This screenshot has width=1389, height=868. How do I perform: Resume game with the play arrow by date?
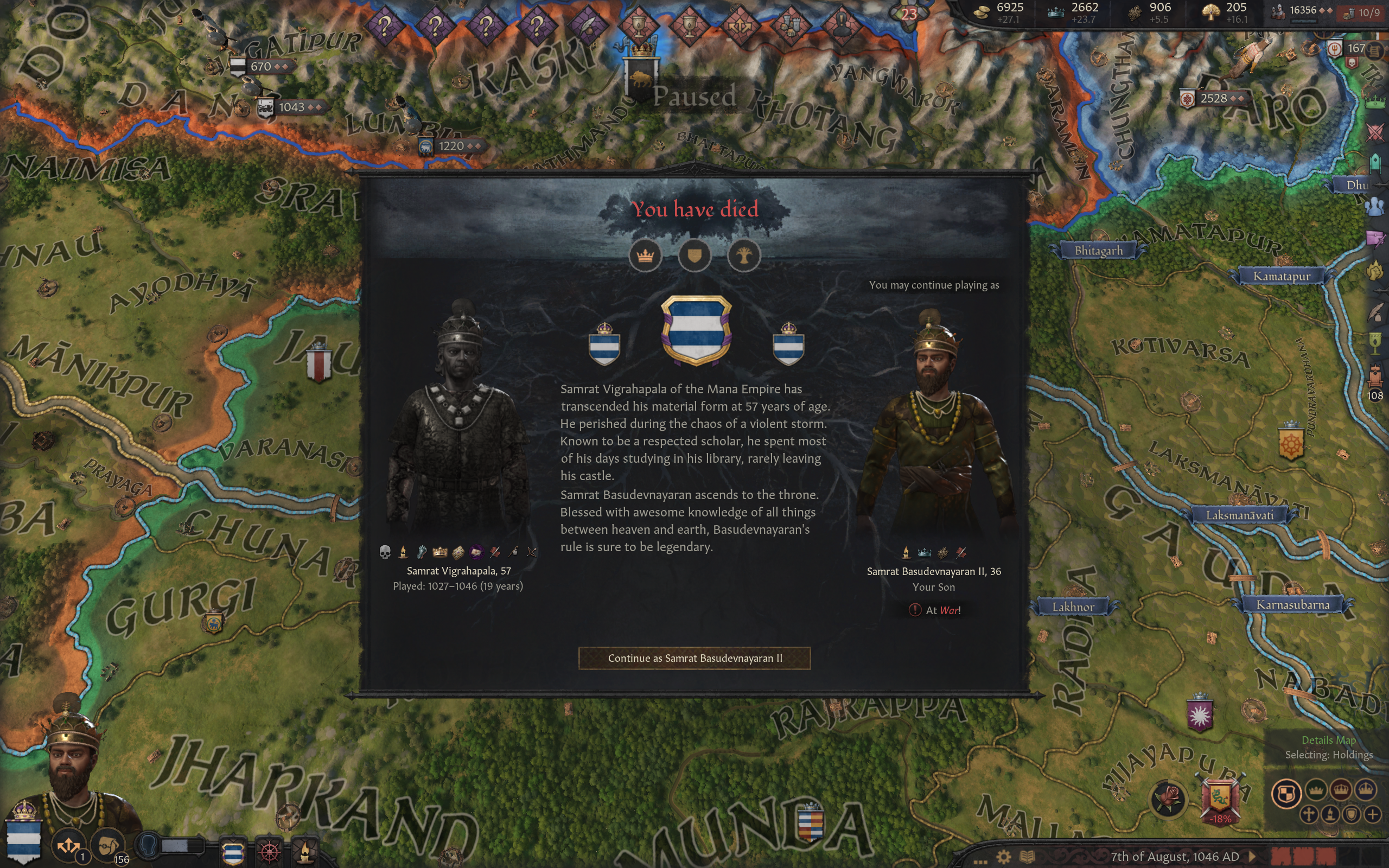click(x=1252, y=857)
